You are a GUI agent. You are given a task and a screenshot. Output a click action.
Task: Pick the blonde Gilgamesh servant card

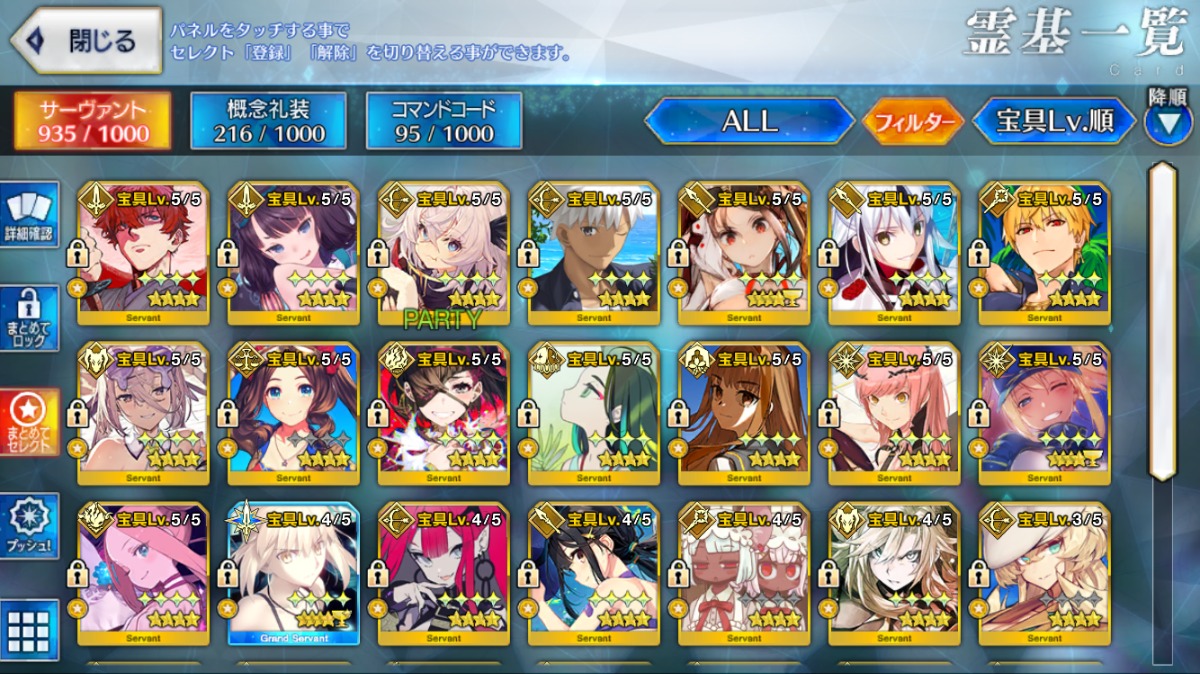click(1044, 254)
